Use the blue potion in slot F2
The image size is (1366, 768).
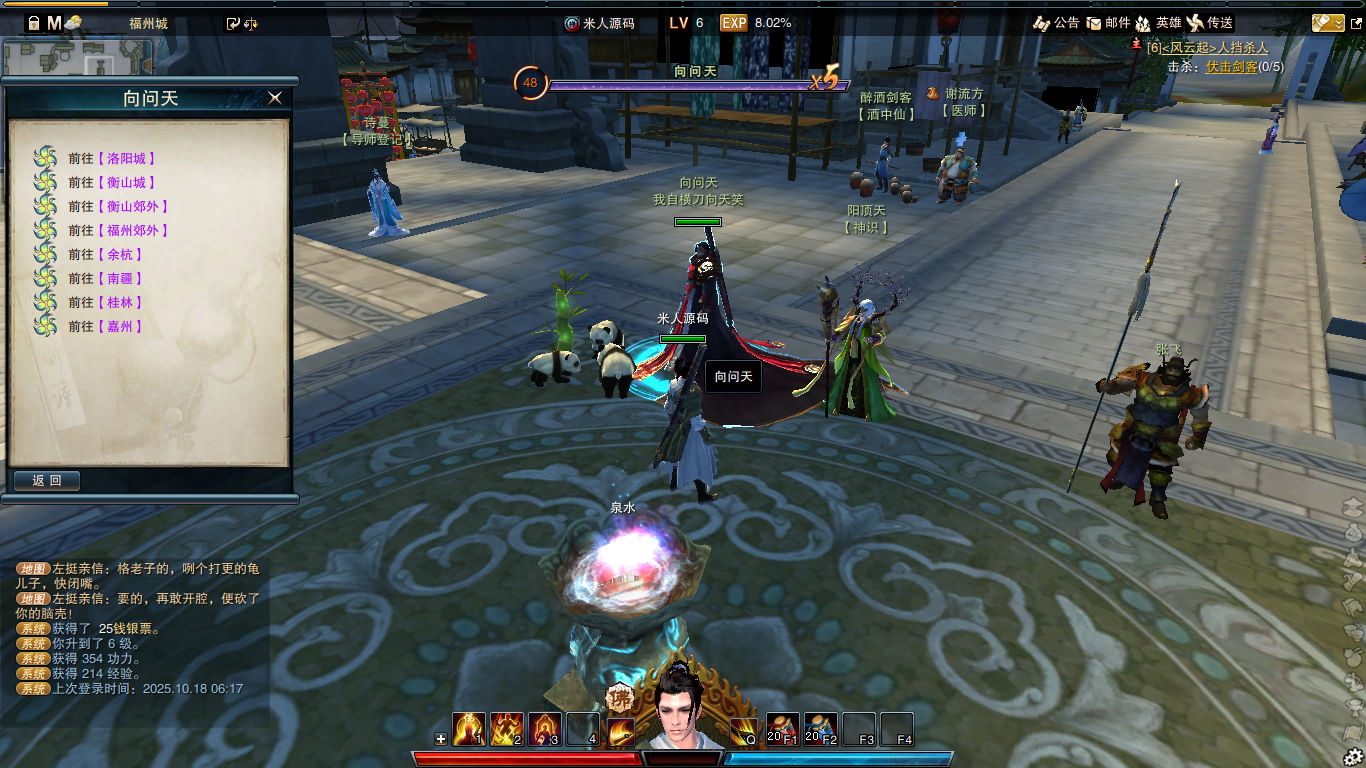click(821, 729)
